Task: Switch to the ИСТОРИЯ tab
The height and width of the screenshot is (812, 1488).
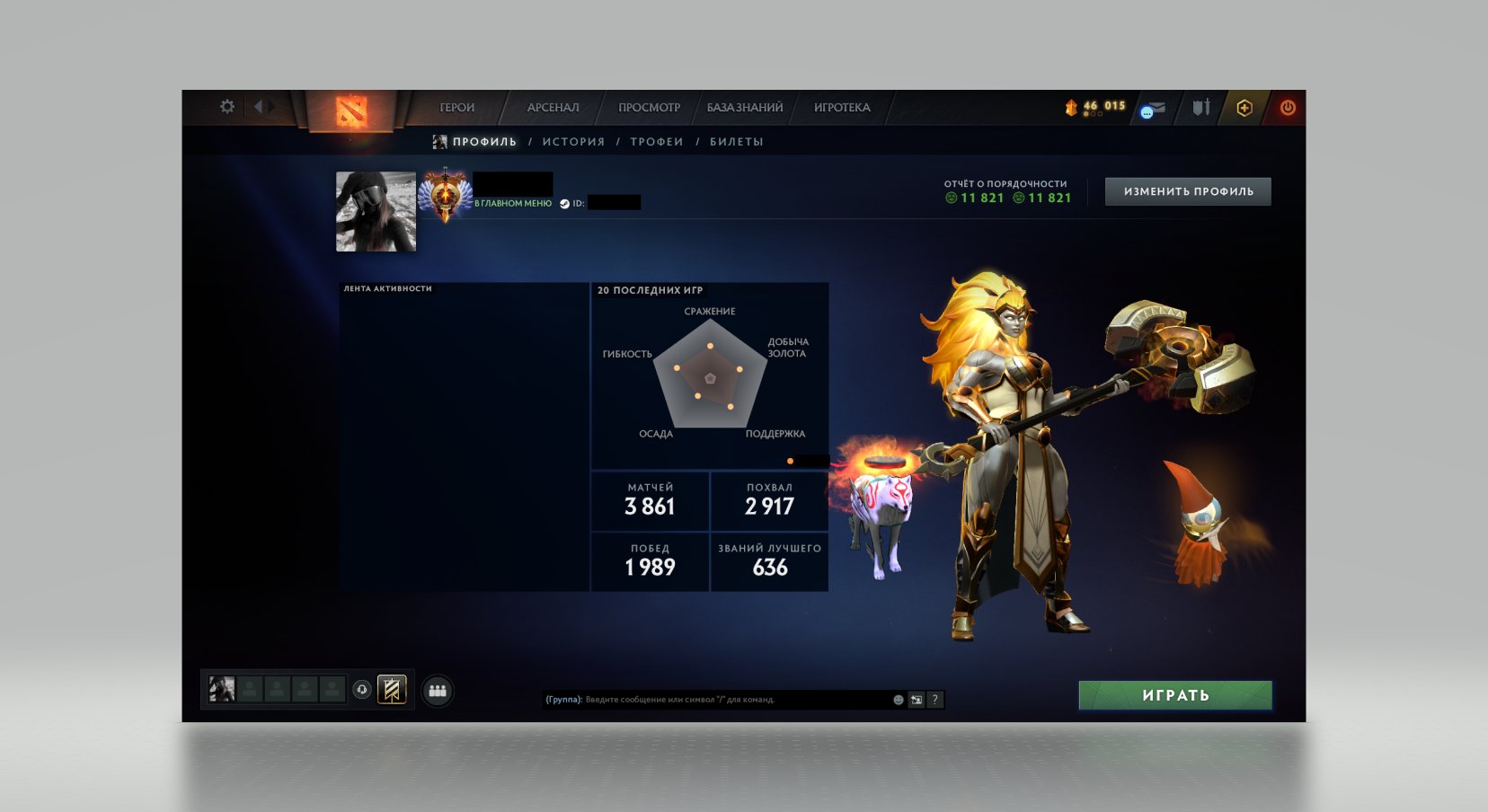Action: (572, 141)
